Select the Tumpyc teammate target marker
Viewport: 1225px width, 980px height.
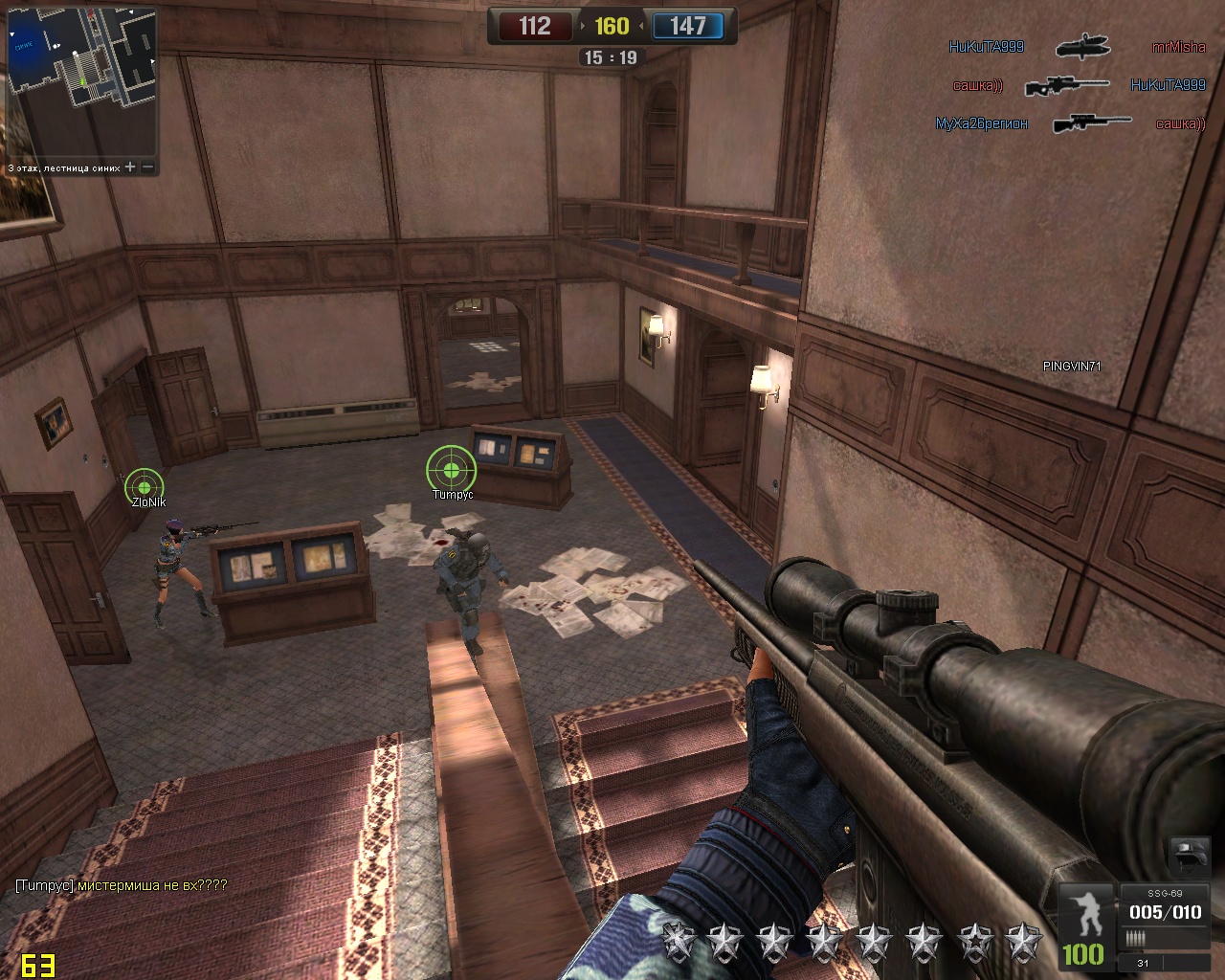[451, 469]
